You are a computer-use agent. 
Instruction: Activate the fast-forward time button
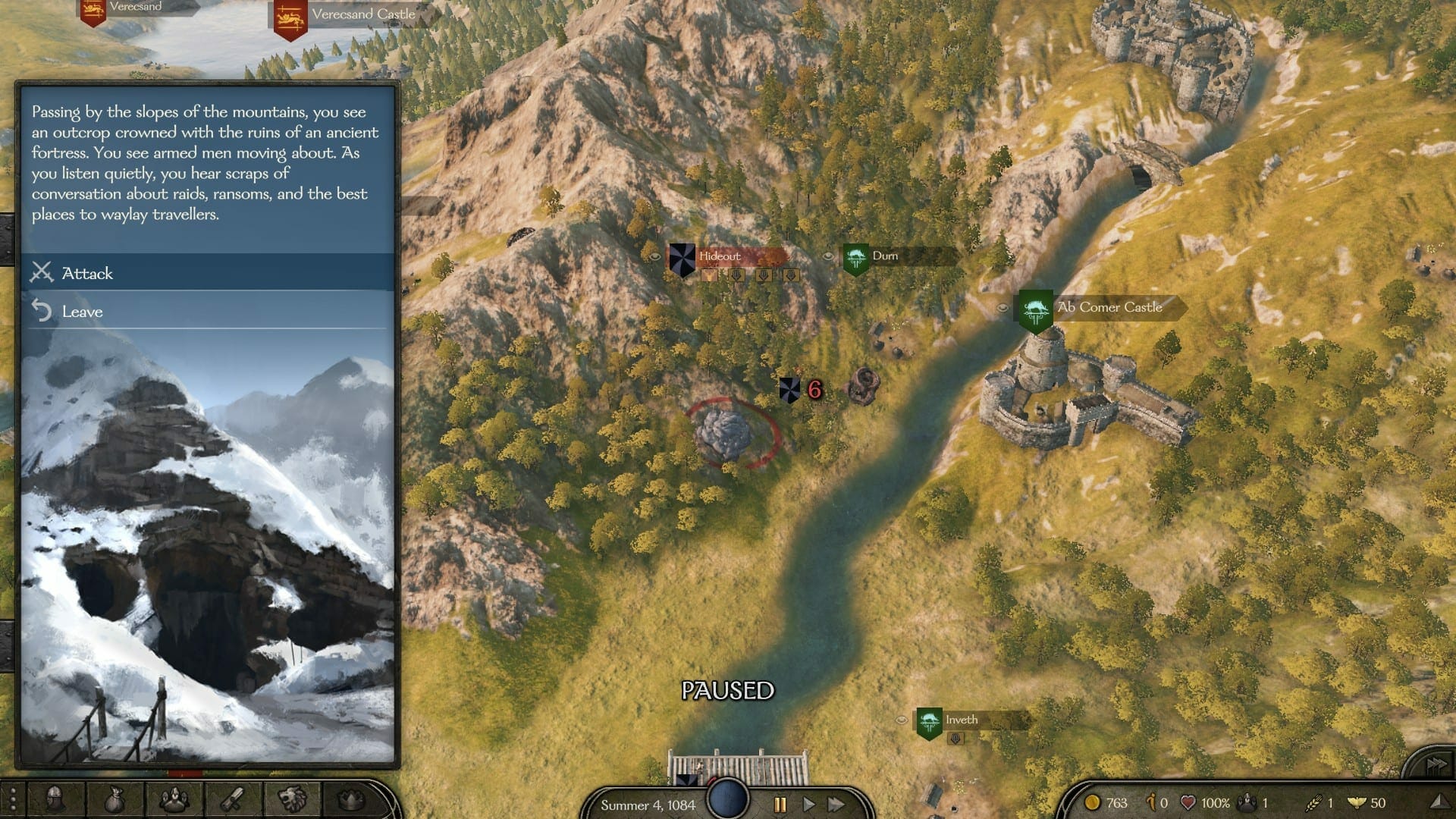click(836, 805)
